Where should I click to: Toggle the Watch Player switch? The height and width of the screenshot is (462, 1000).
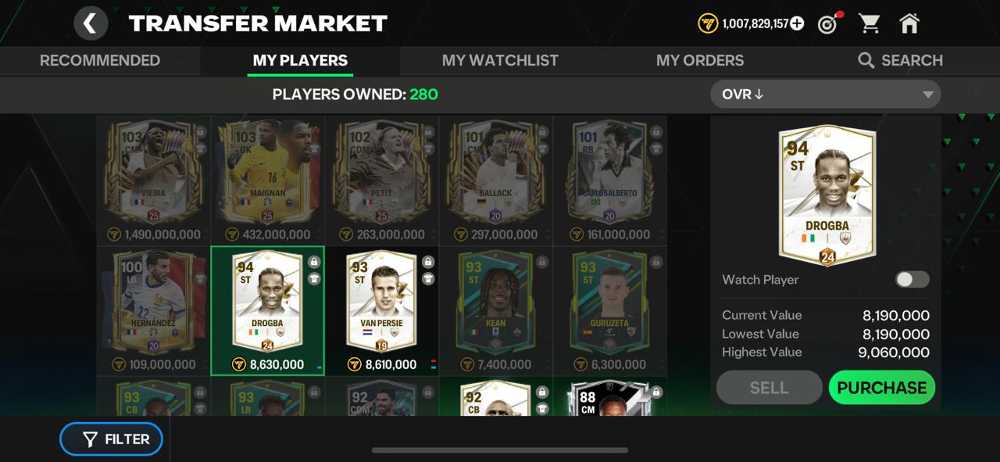(x=911, y=280)
